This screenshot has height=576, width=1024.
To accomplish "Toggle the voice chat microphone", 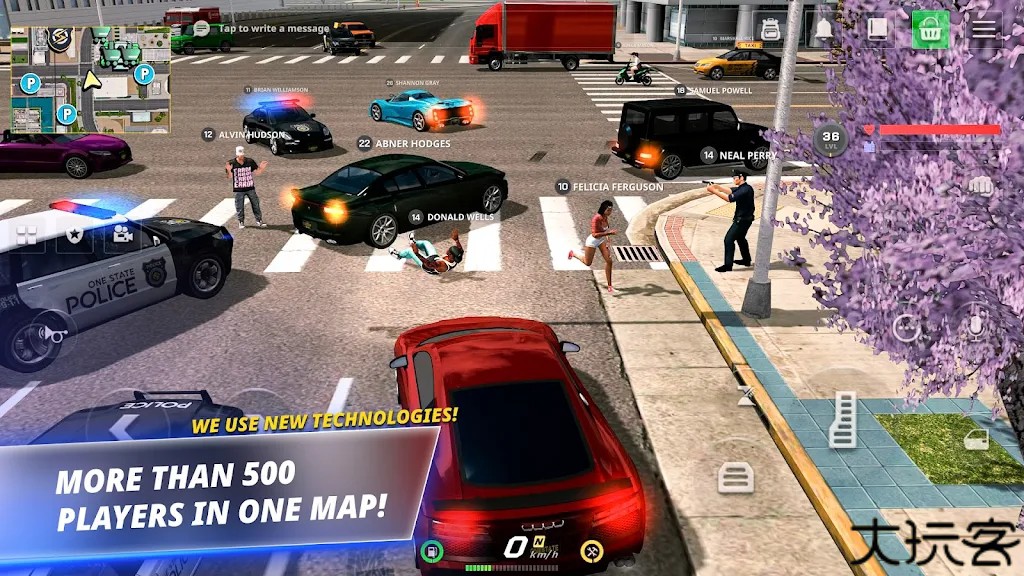I will tap(976, 325).
